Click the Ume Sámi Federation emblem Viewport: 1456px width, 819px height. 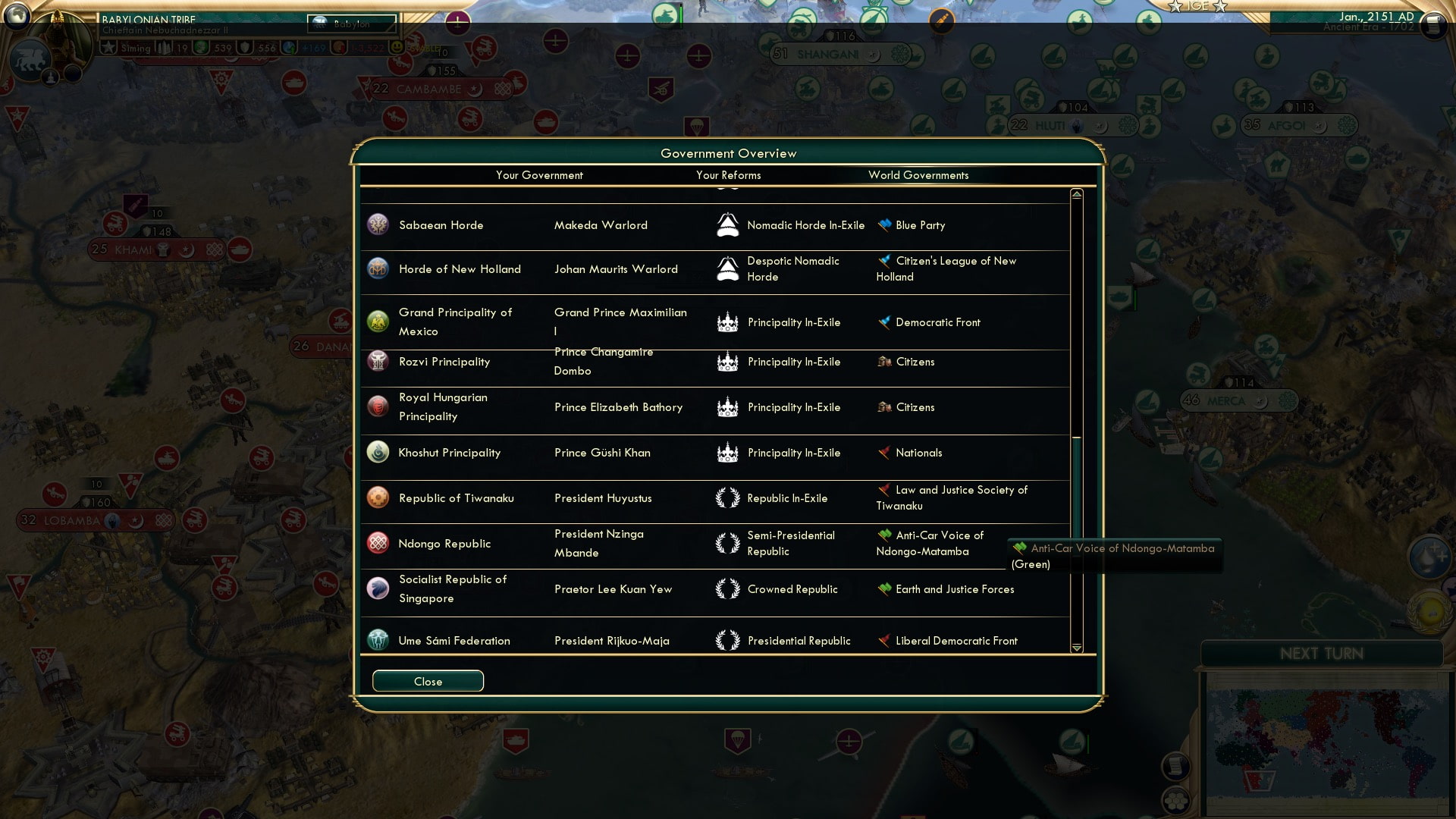click(378, 640)
